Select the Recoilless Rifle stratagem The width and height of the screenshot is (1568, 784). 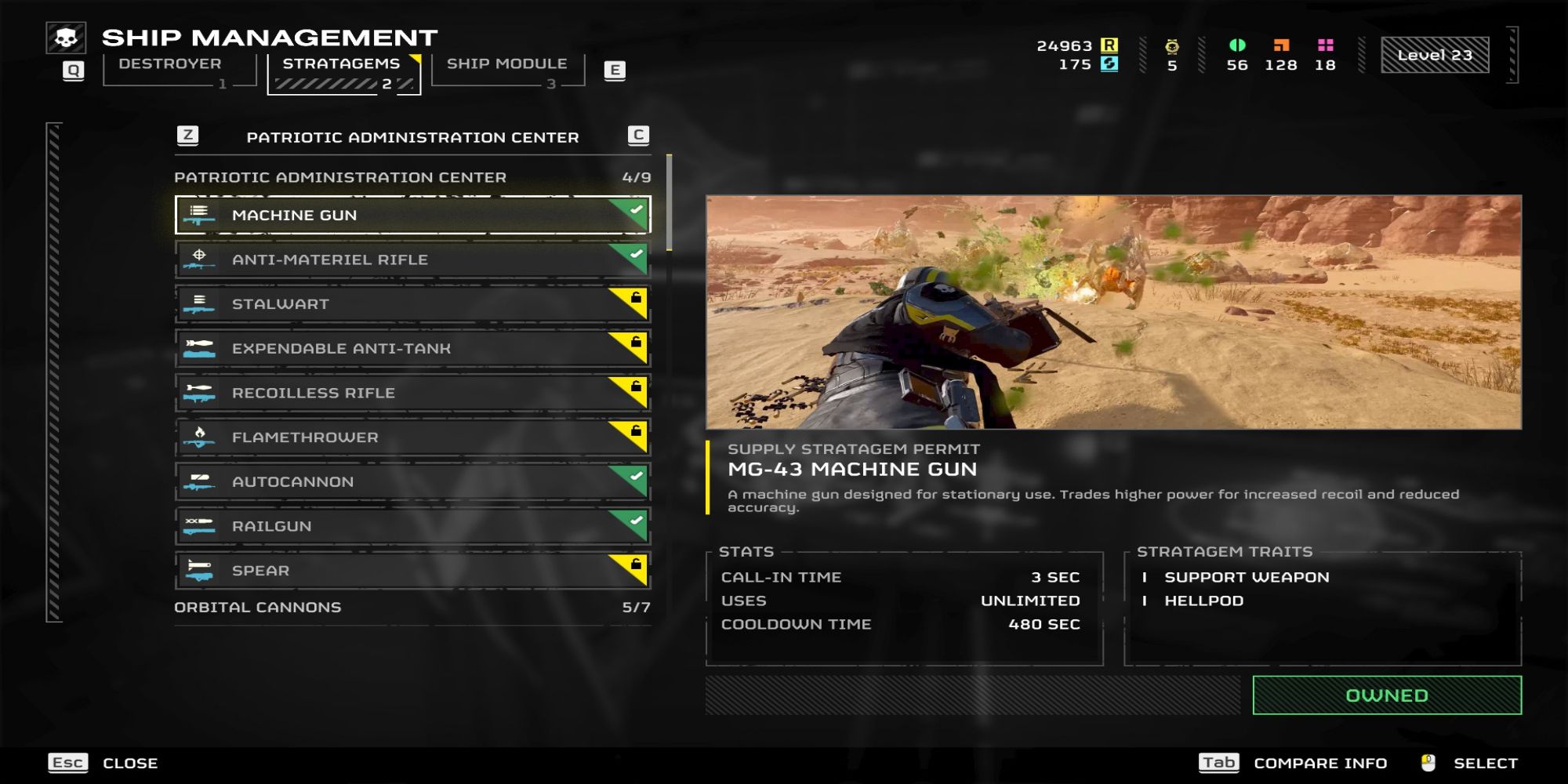coord(412,393)
